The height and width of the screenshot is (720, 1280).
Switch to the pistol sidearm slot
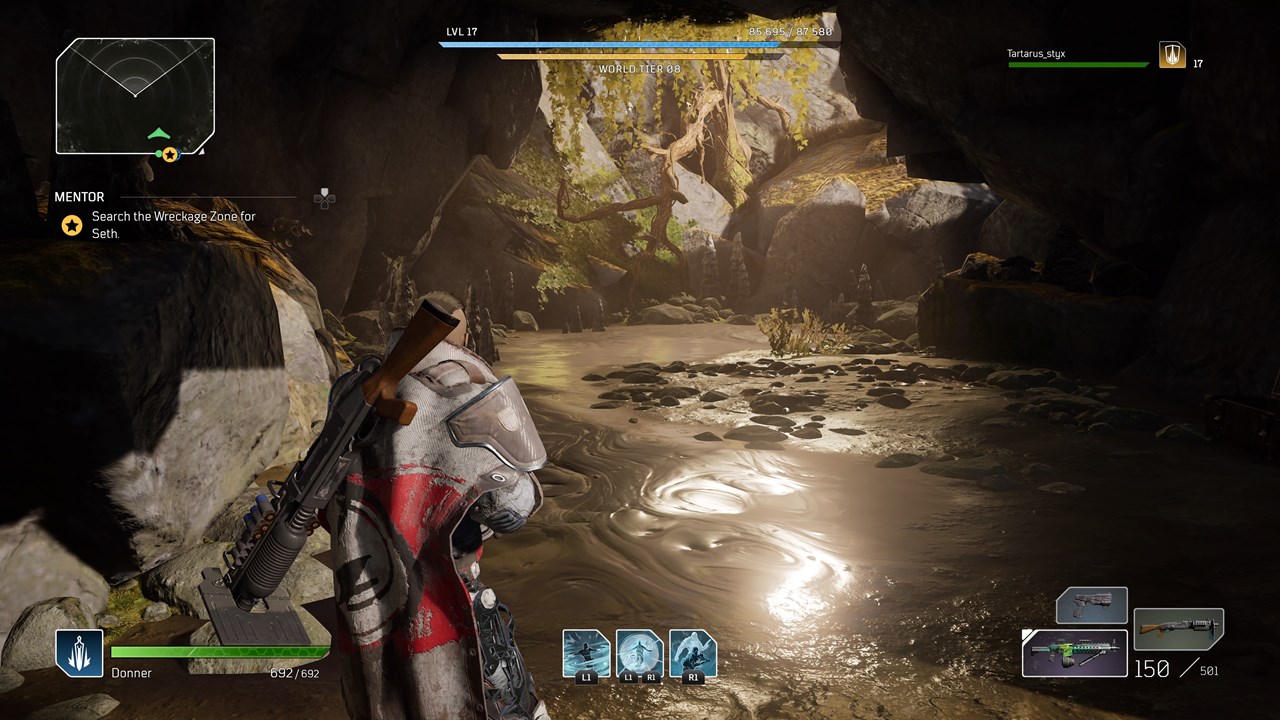(1091, 606)
